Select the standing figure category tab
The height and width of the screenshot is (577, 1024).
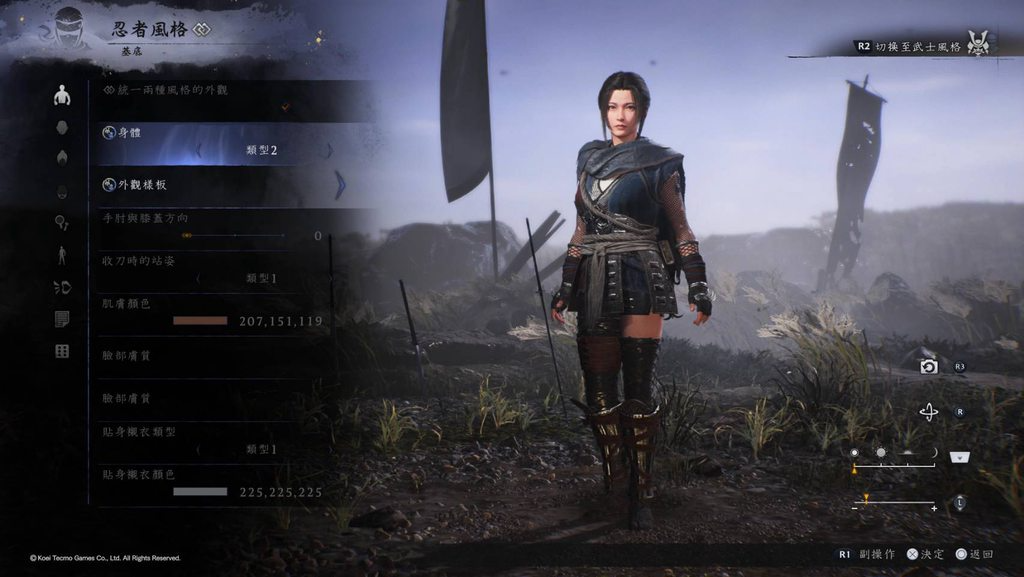pos(62,255)
